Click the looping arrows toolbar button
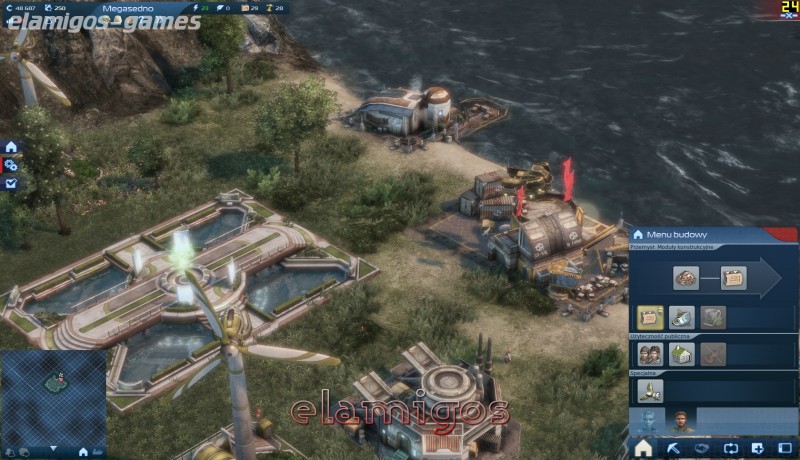This screenshot has width=800, height=460. (x=729, y=447)
